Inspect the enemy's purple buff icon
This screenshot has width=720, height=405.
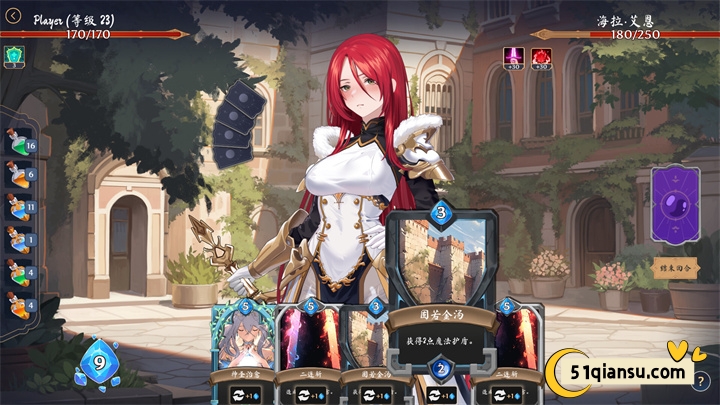point(515,57)
